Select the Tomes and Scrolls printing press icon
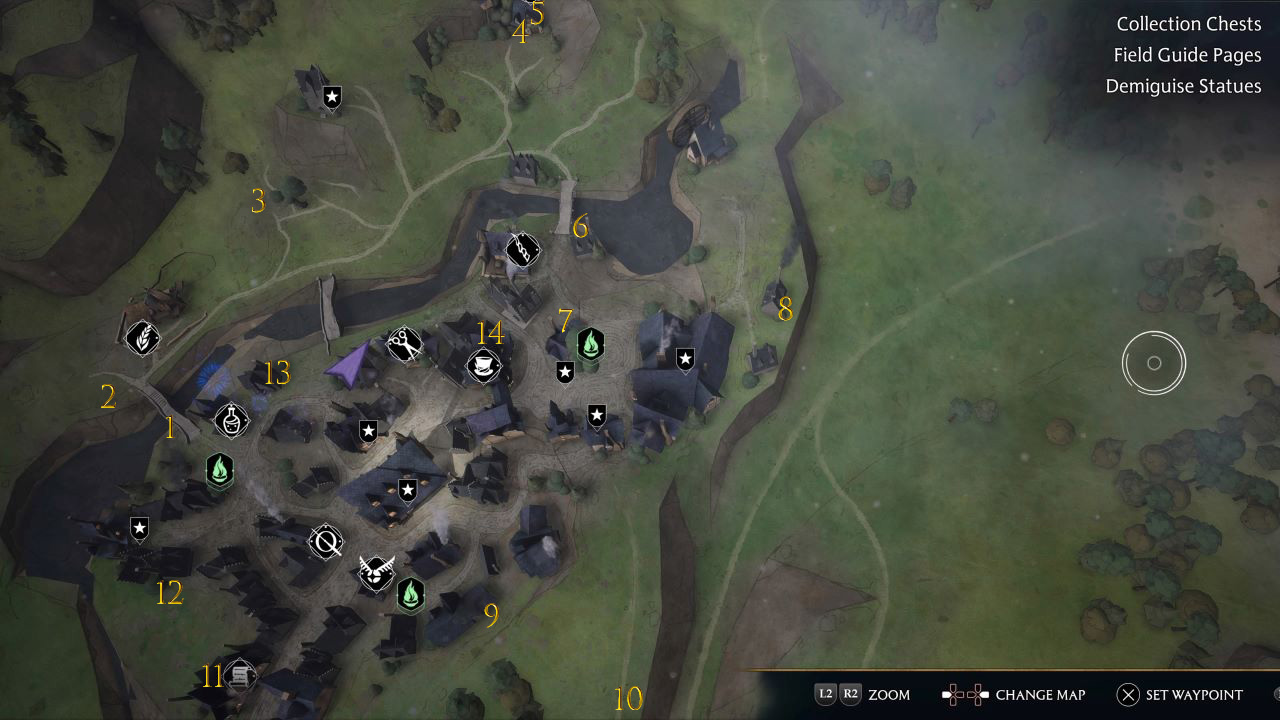Viewport: 1280px width, 720px height. [x=238, y=675]
